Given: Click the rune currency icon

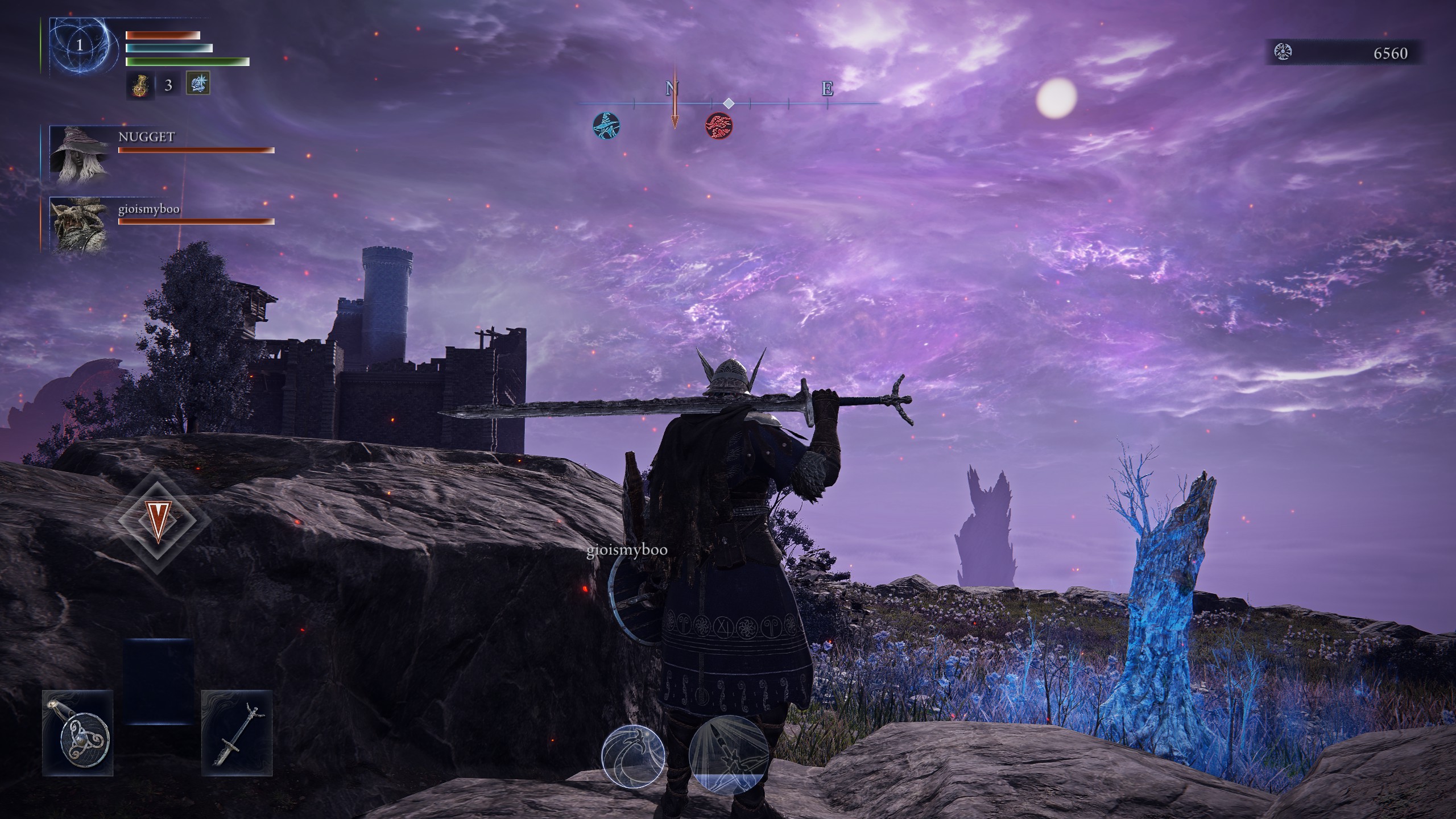Looking at the screenshot, I should pyautogui.click(x=1284, y=52).
